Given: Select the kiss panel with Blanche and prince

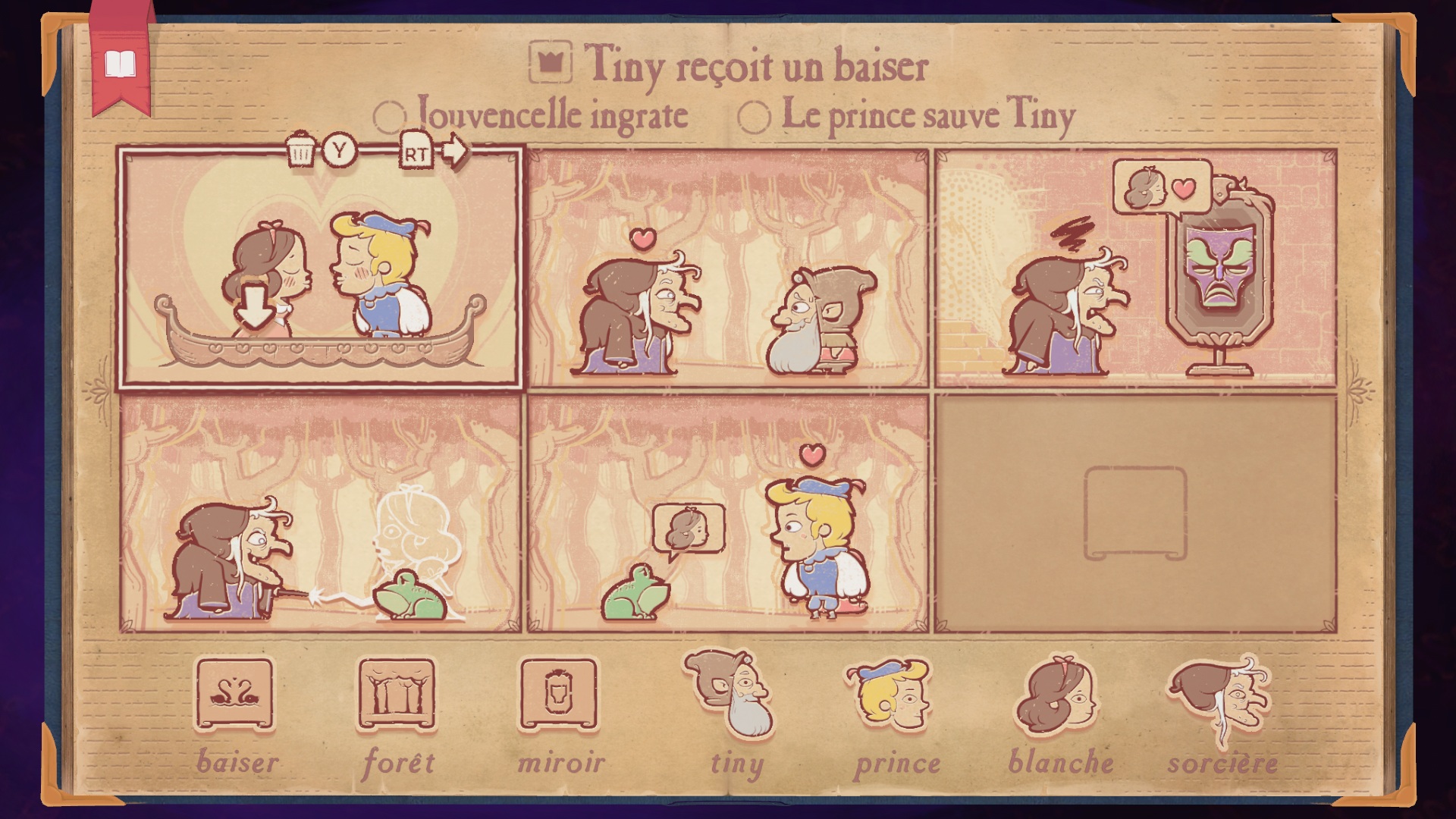Looking at the screenshot, I should pos(320,269).
